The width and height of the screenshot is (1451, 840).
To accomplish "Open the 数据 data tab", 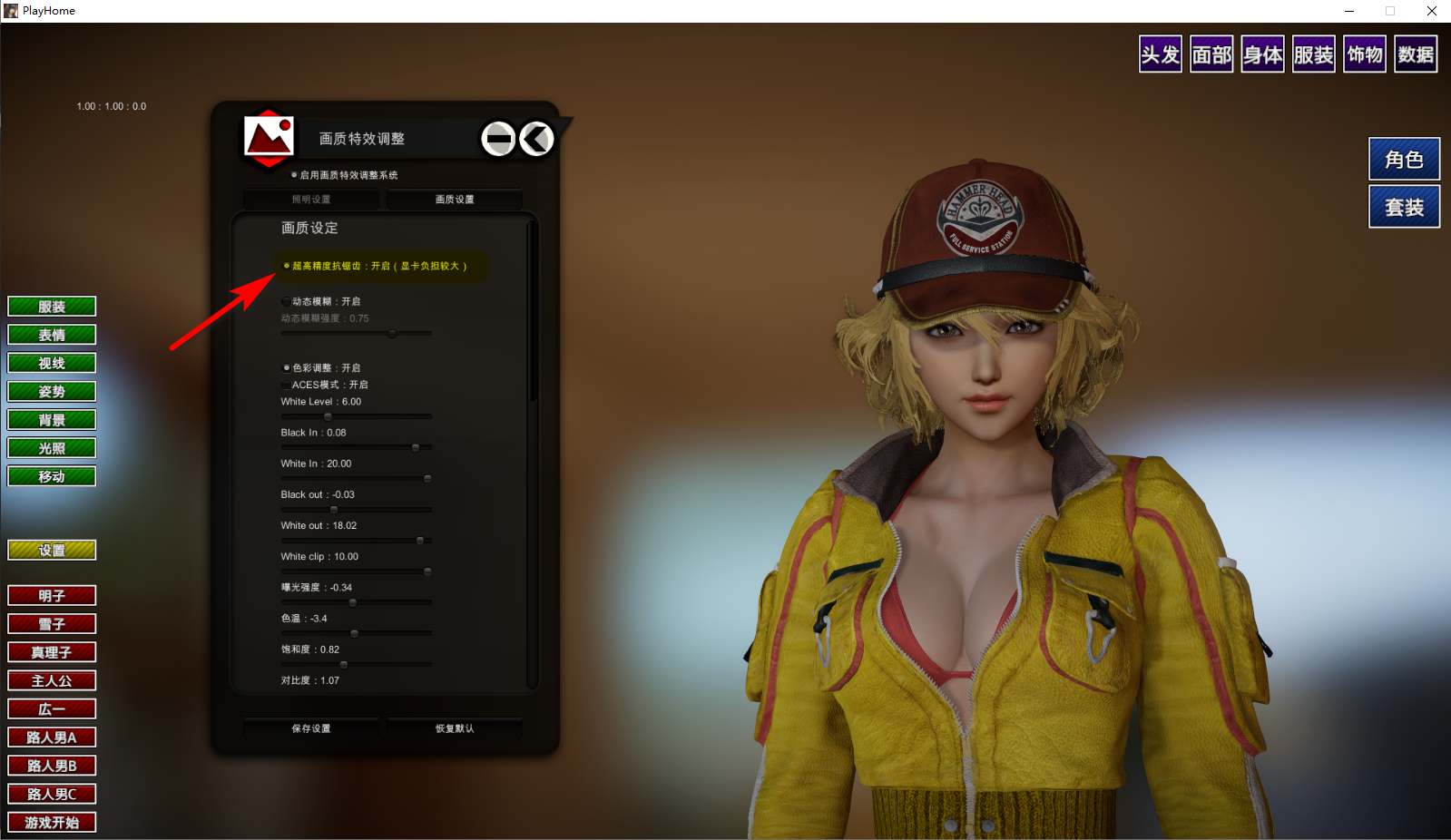I will [x=1416, y=54].
